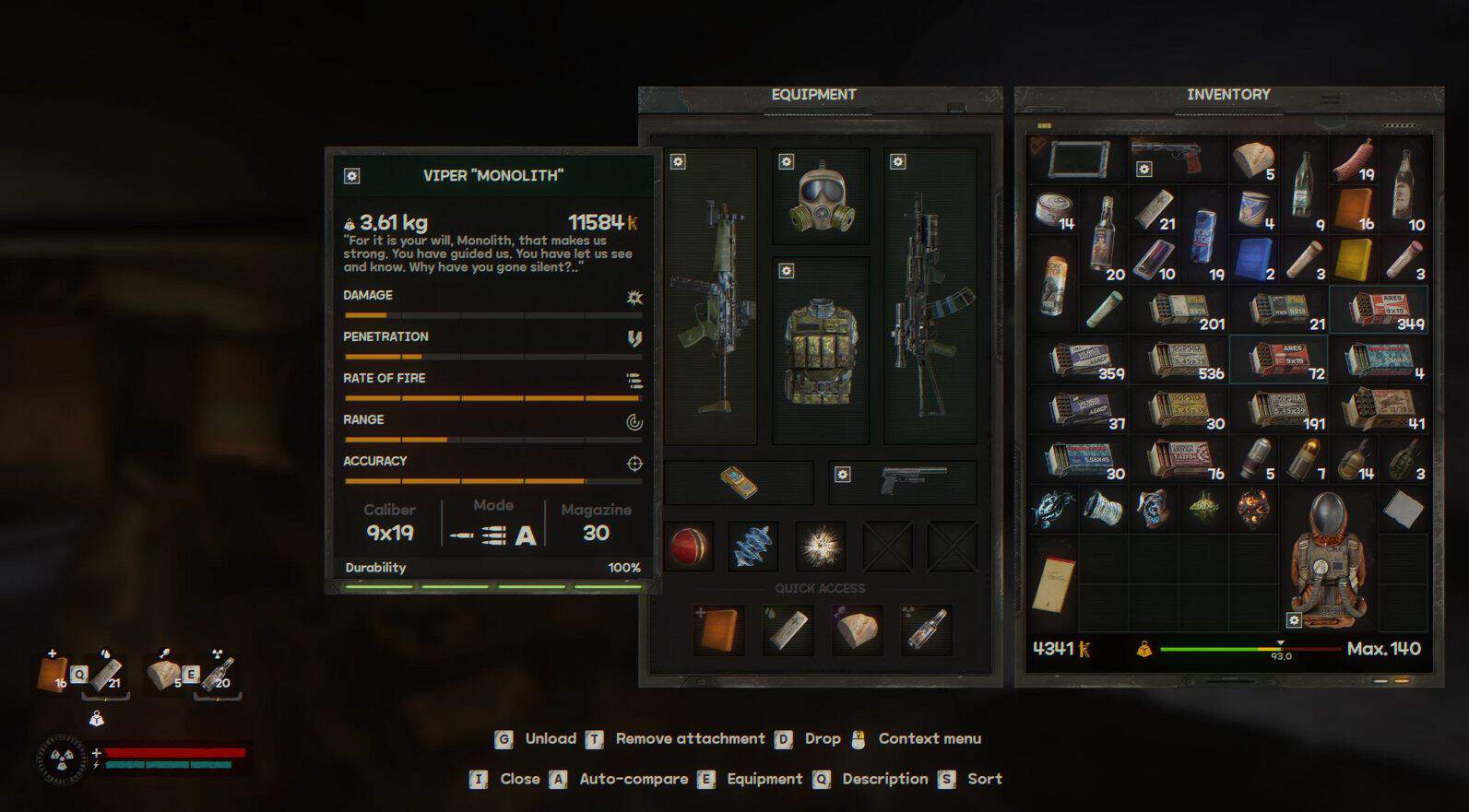The width and height of the screenshot is (1469, 812).
Task: Select the equipped Viper Monolith submachine gun slot
Action: tap(711, 297)
